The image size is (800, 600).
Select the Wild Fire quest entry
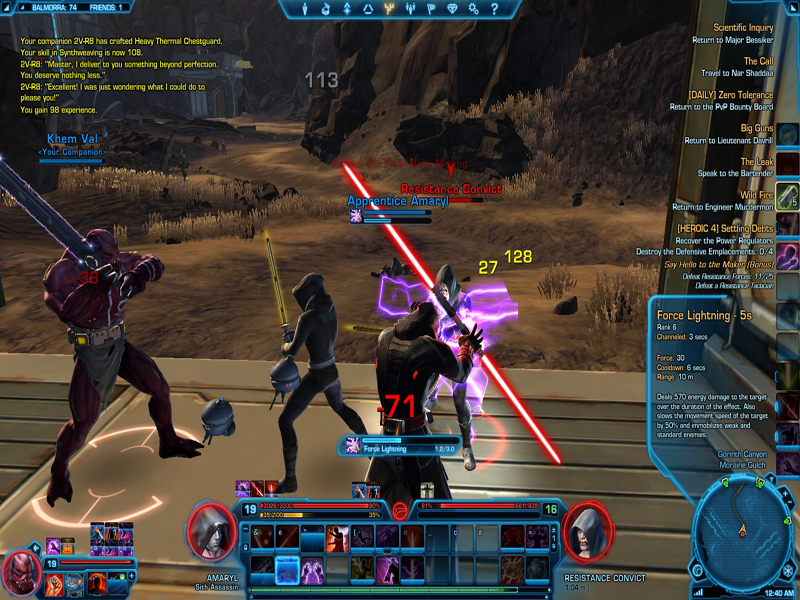pos(755,194)
